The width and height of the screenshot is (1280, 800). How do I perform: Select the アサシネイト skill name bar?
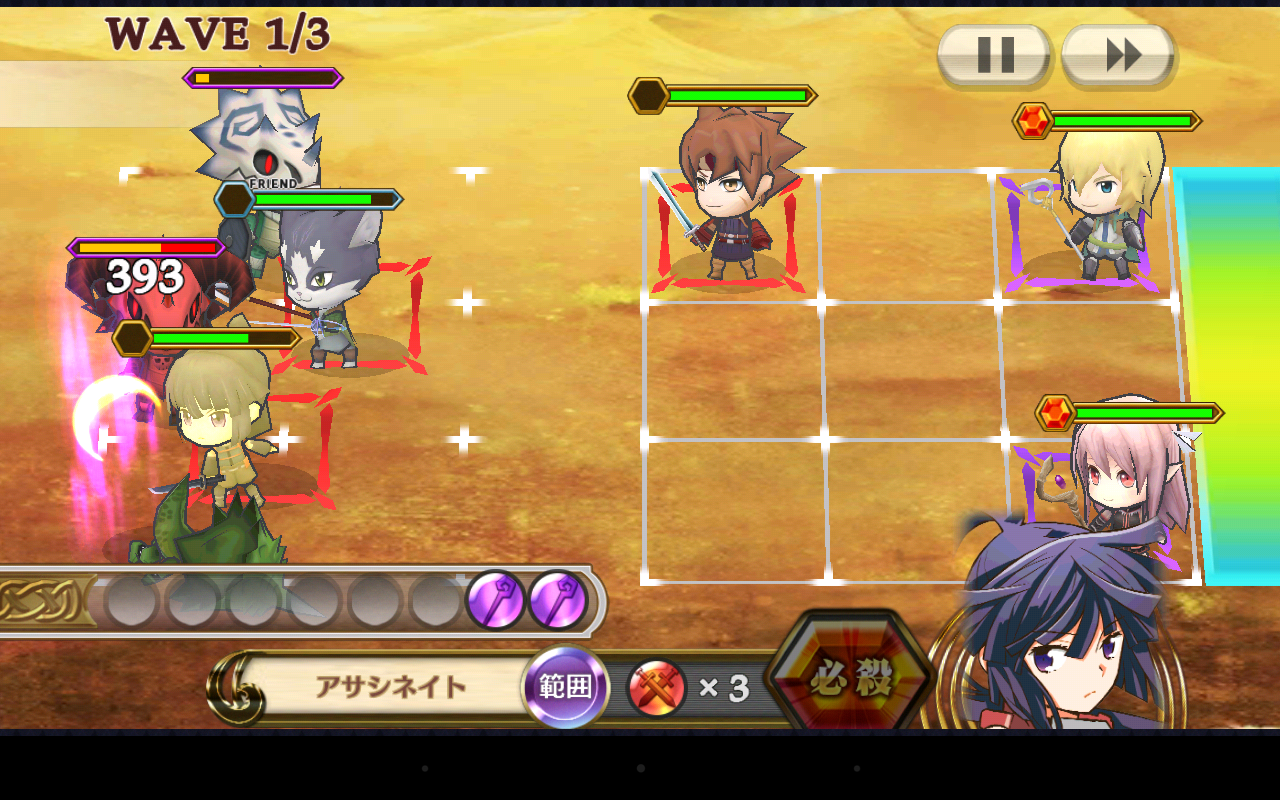(391, 687)
